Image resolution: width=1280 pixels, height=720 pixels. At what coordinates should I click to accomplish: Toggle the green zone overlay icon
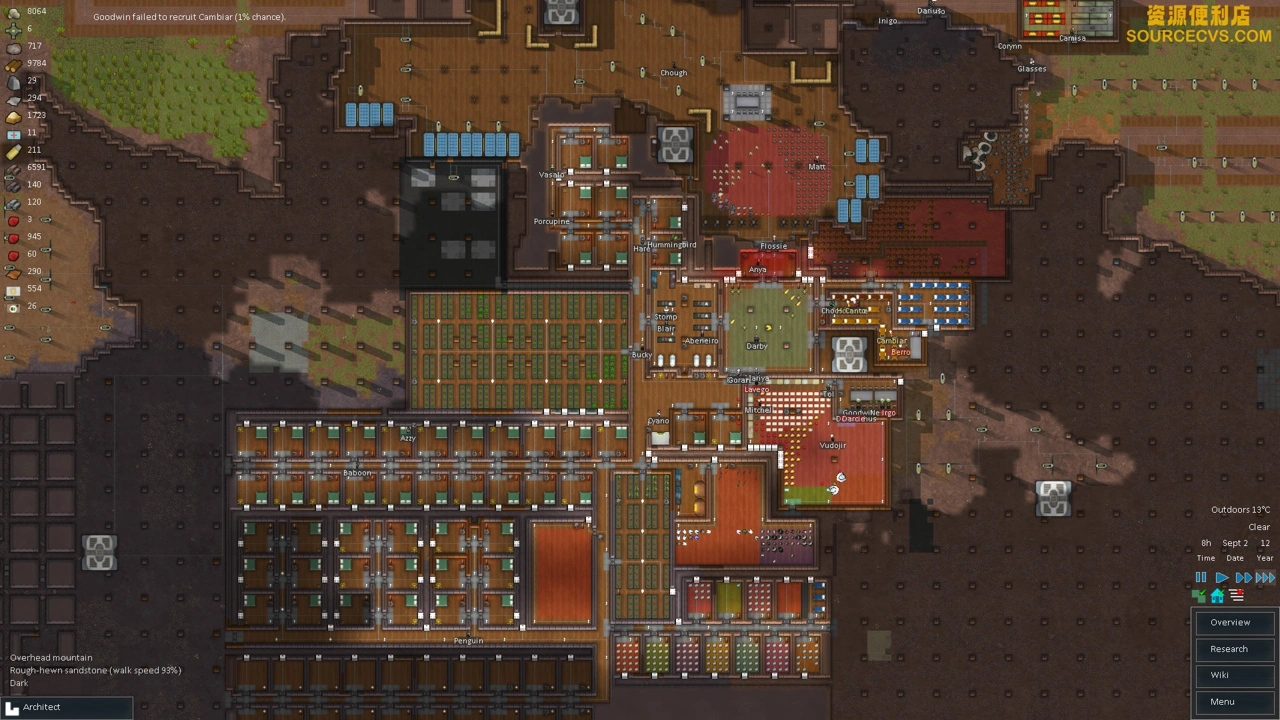(x=1200, y=596)
